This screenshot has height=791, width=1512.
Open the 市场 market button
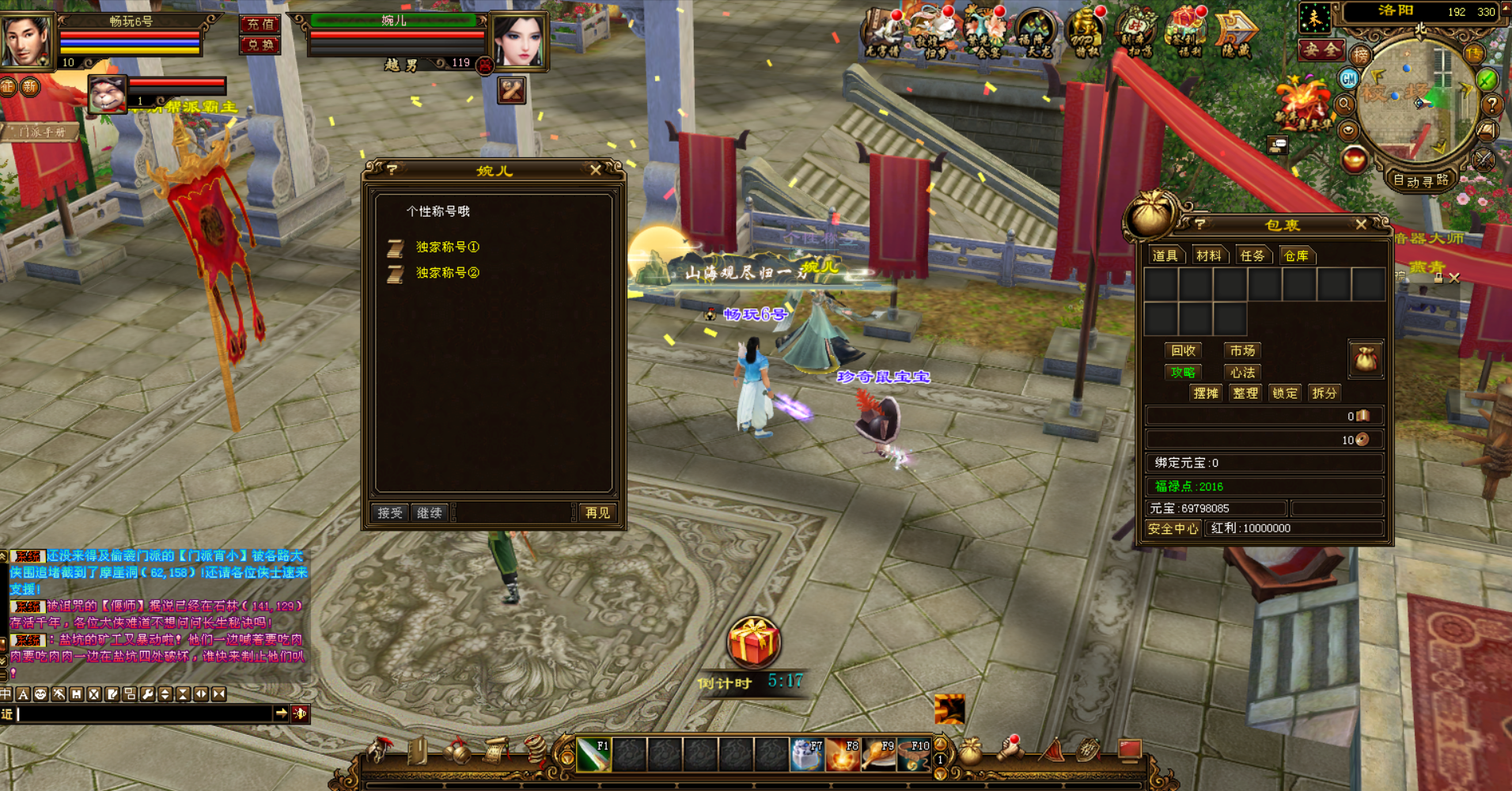coord(1242,350)
